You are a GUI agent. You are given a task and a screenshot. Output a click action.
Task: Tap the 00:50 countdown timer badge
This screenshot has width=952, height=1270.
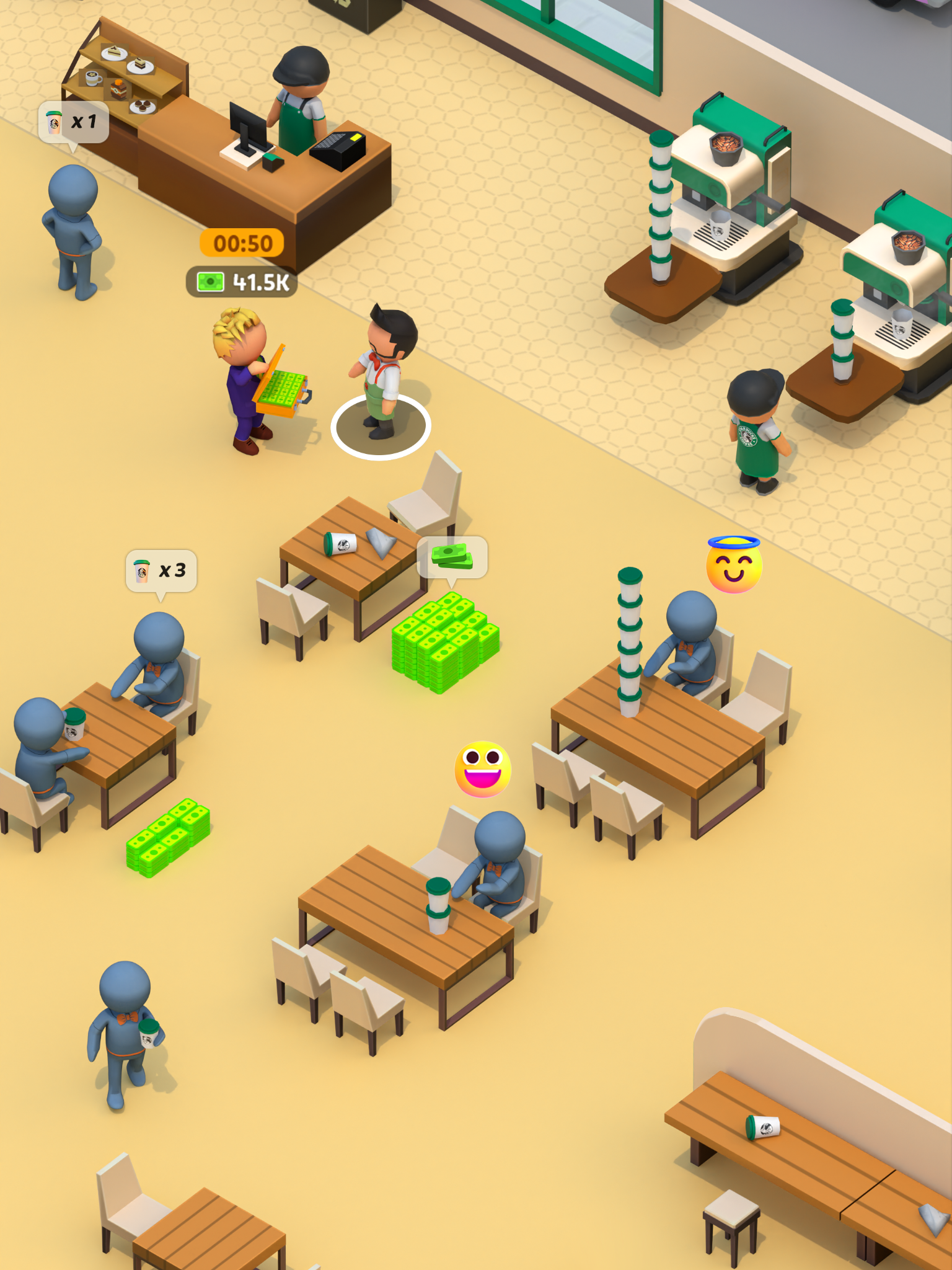(x=240, y=244)
